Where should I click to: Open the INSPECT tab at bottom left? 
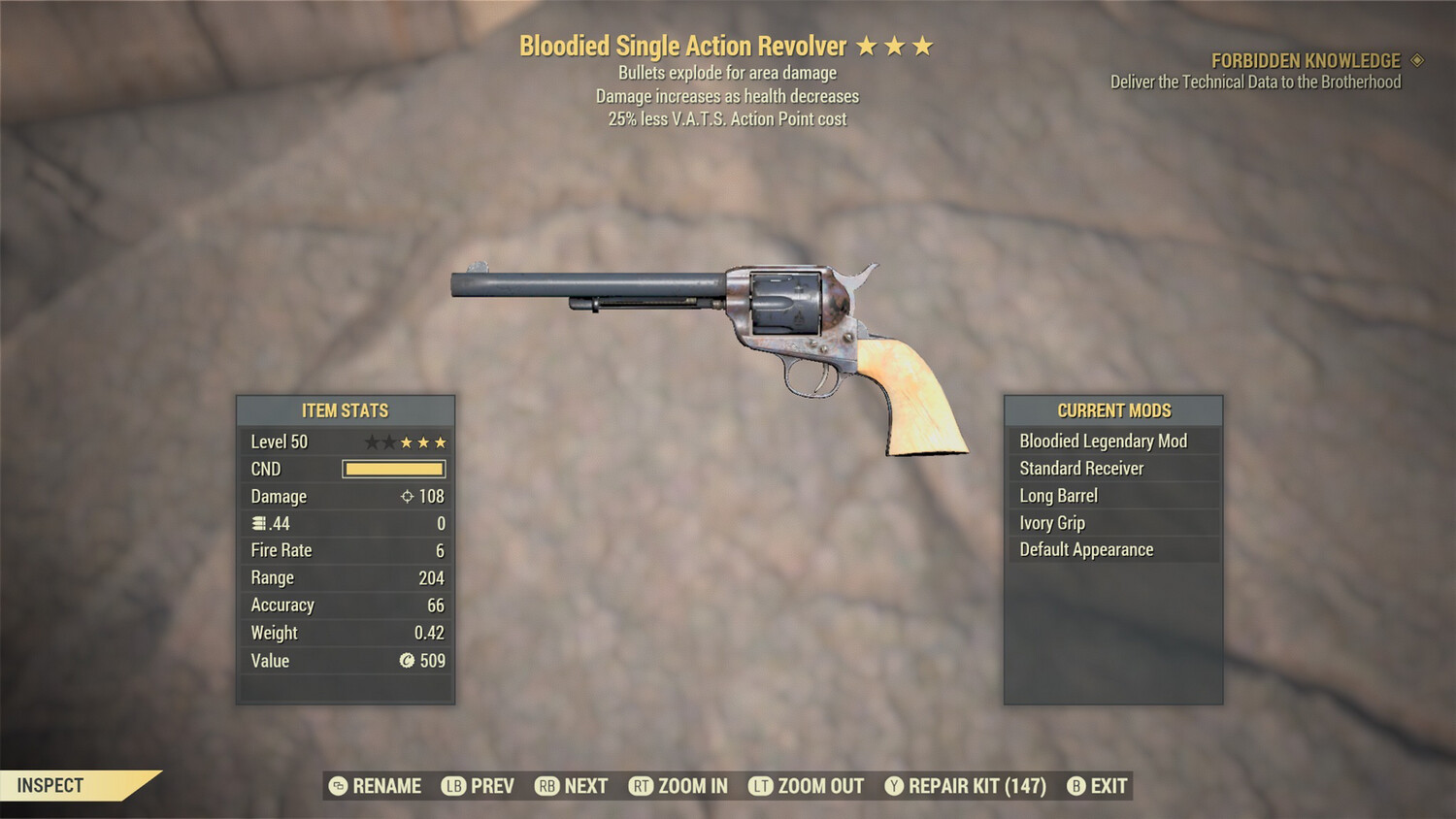click(x=50, y=785)
